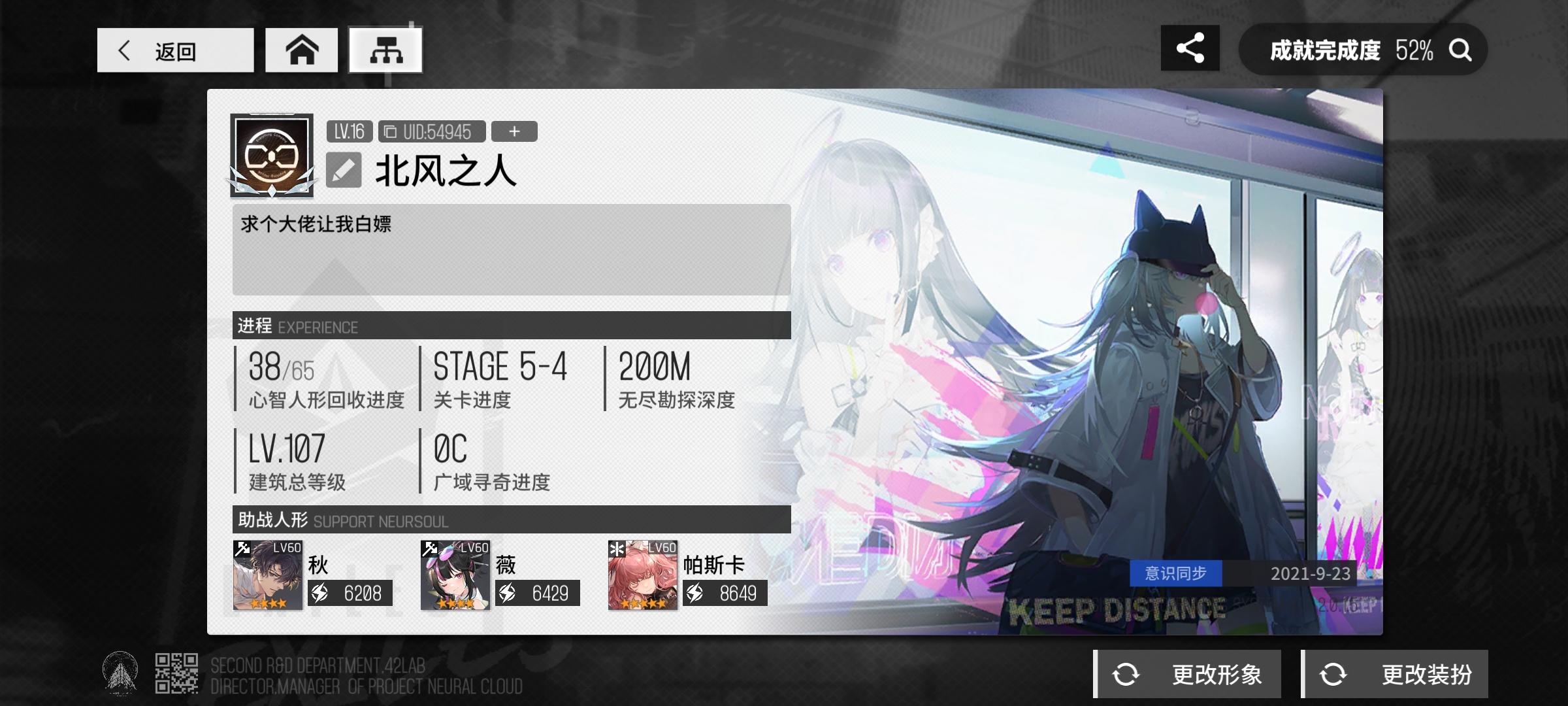
Task: Click the org-chart friend network icon
Action: pyautogui.click(x=386, y=49)
